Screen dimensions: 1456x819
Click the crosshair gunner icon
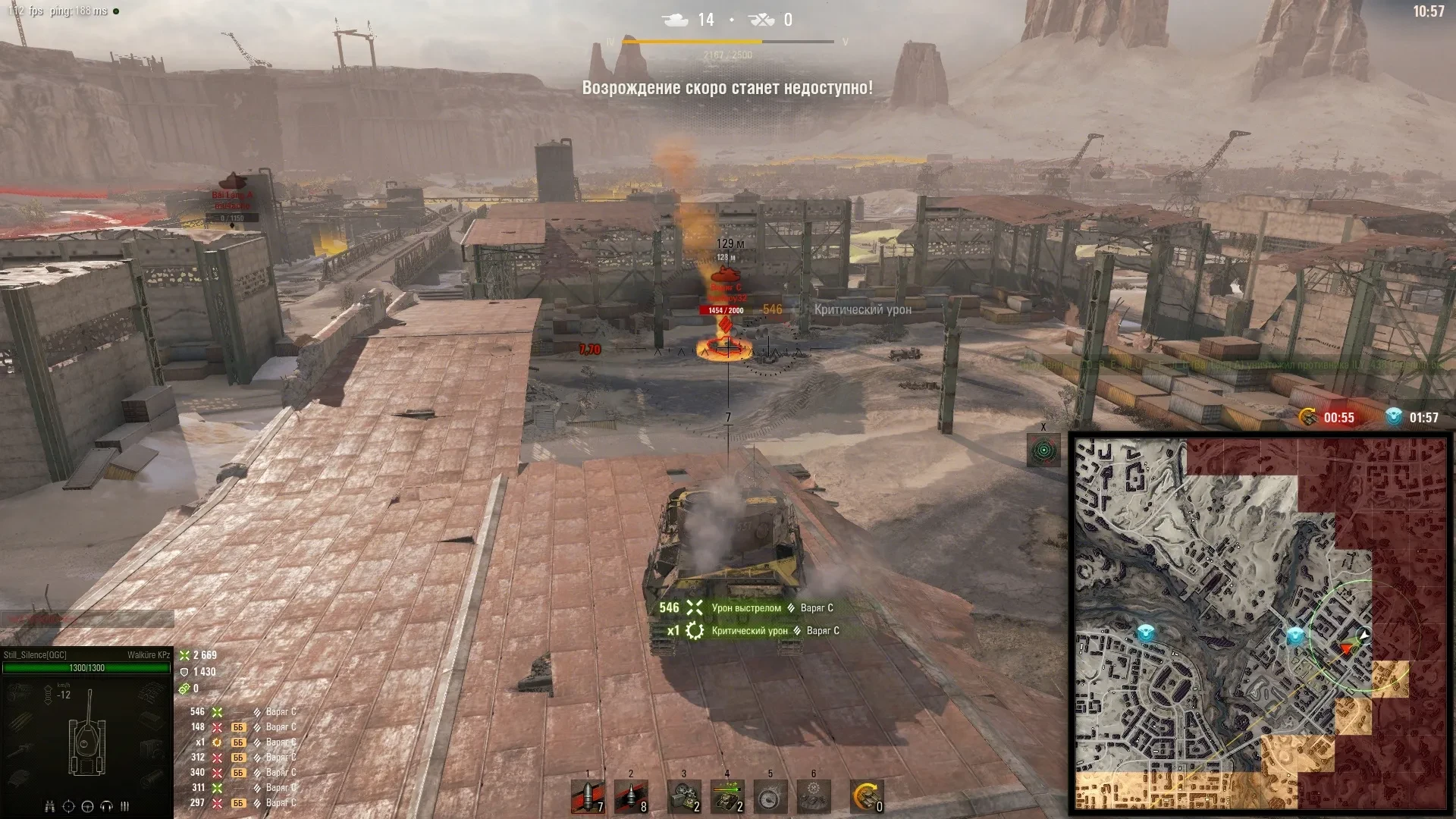tap(68, 806)
